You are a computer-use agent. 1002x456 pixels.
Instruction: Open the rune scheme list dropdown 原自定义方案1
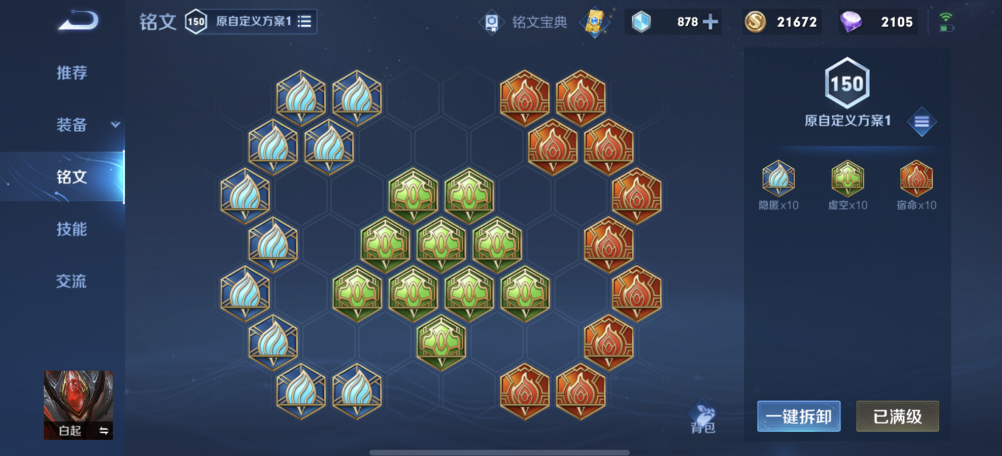(x=304, y=21)
